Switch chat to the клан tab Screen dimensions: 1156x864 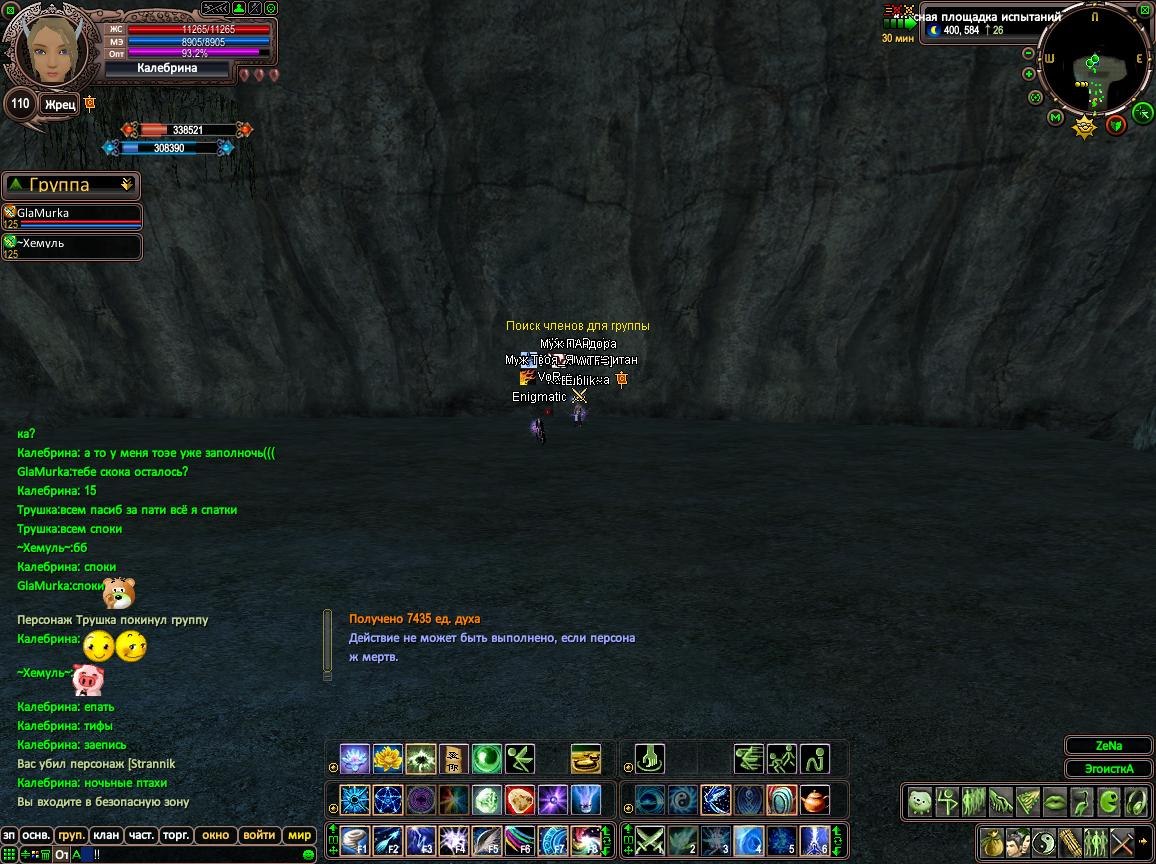(x=105, y=835)
